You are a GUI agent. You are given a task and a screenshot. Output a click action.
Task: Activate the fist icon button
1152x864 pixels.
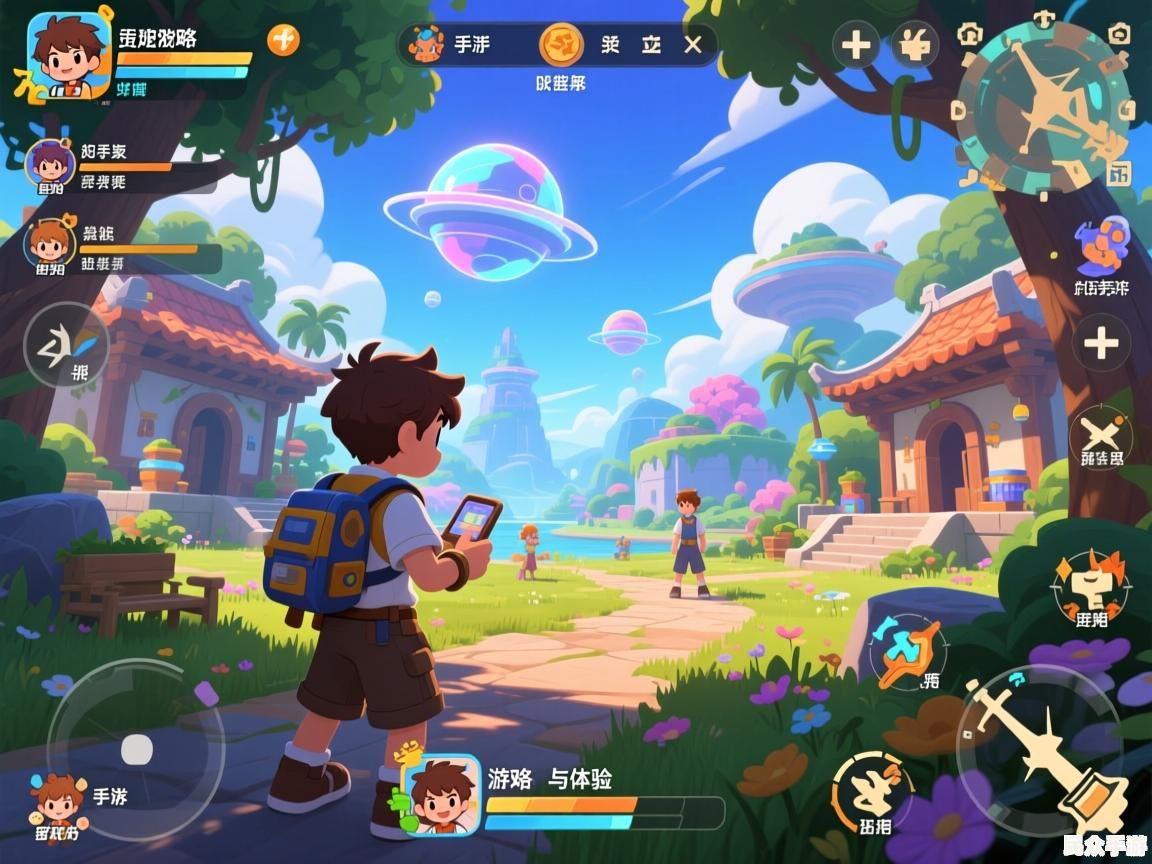coord(915,45)
